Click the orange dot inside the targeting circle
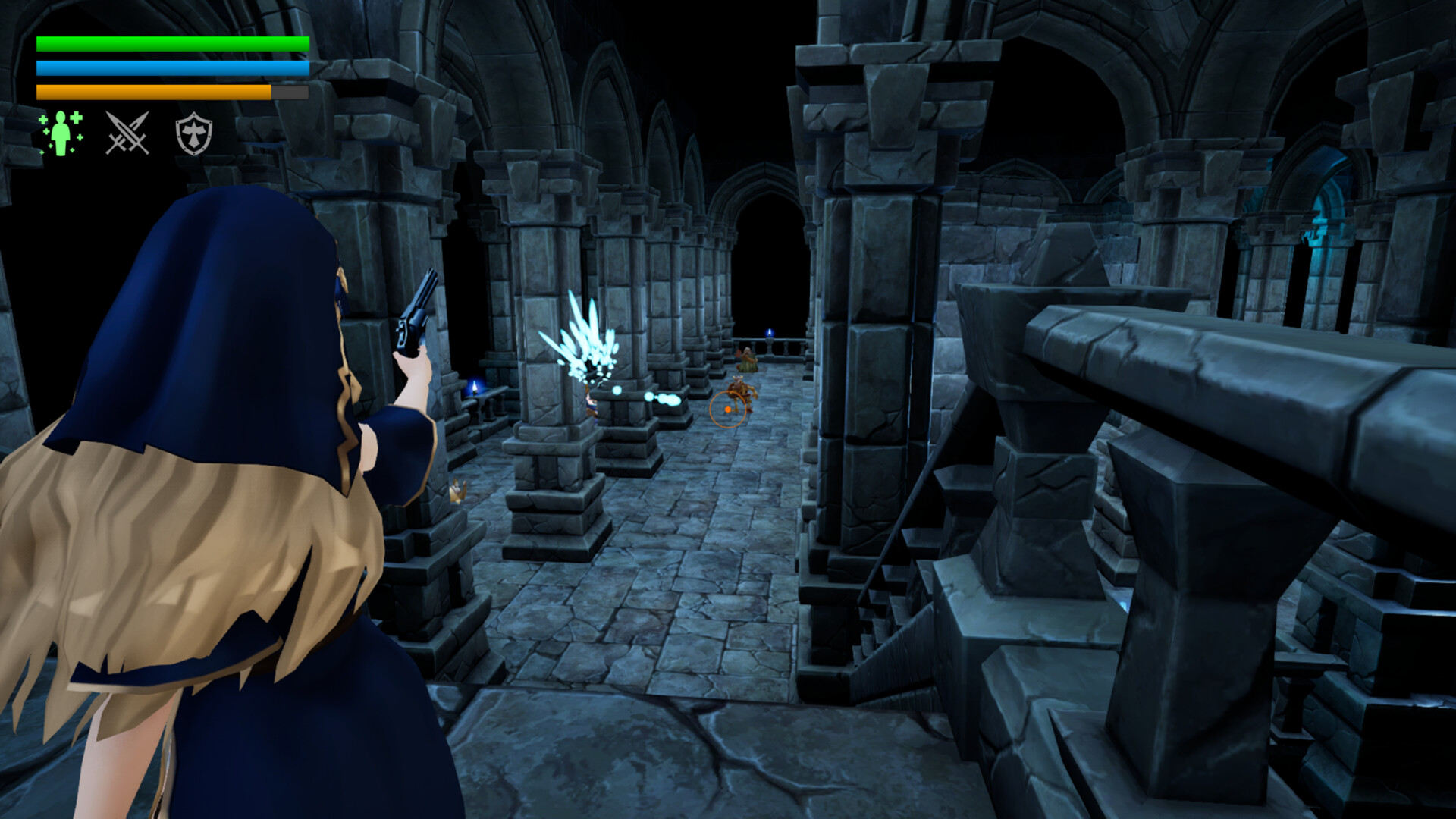 pyautogui.click(x=726, y=408)
